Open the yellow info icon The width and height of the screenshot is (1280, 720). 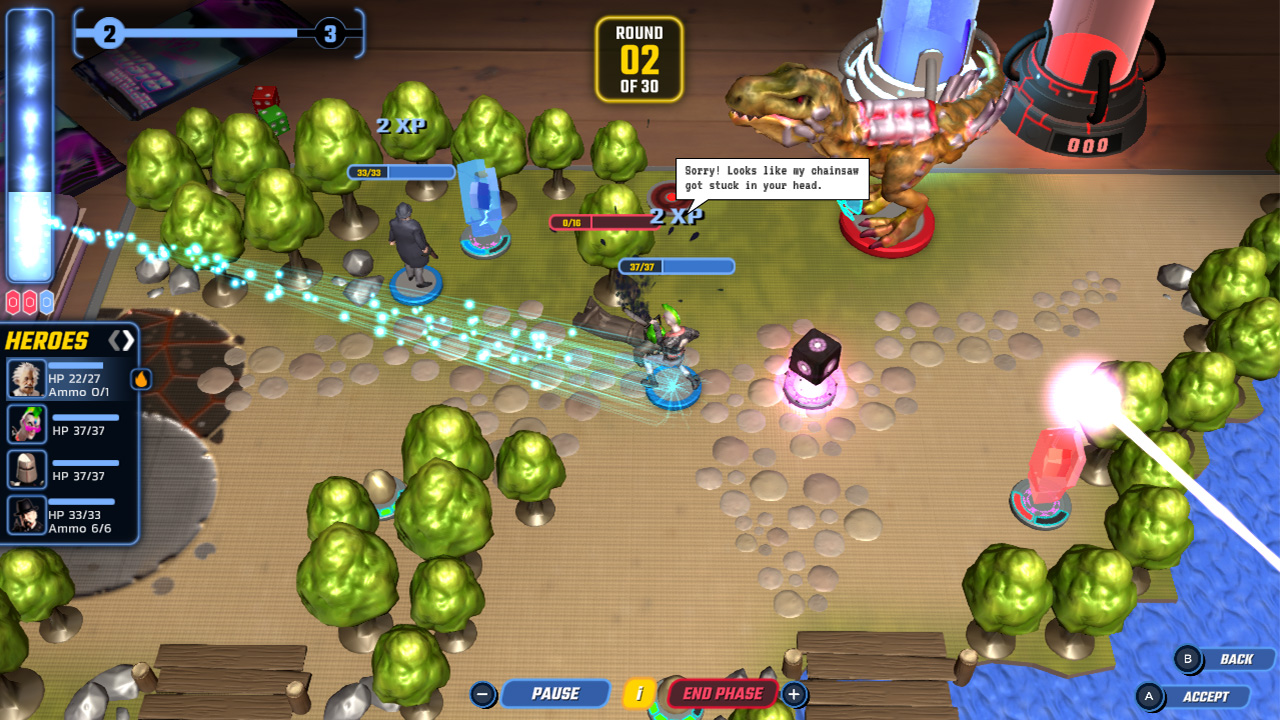click(641, 693)
